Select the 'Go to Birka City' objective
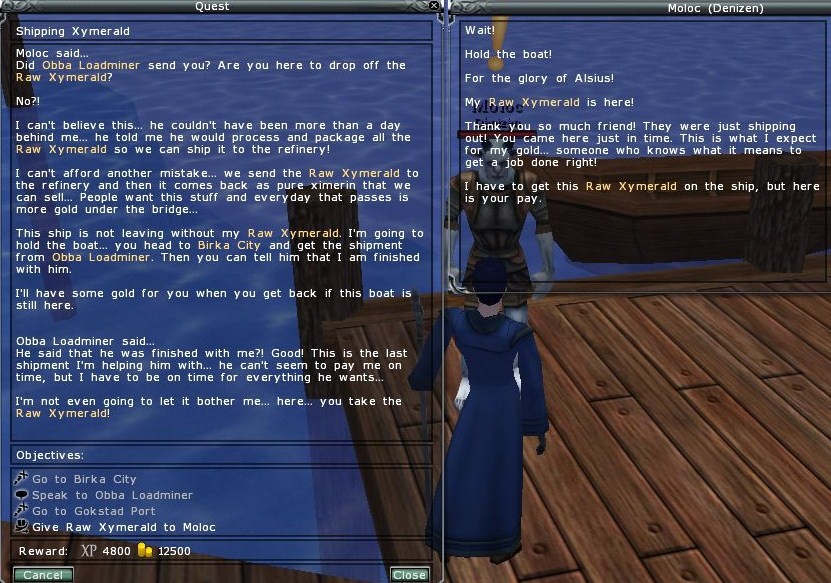 [83, 479]
